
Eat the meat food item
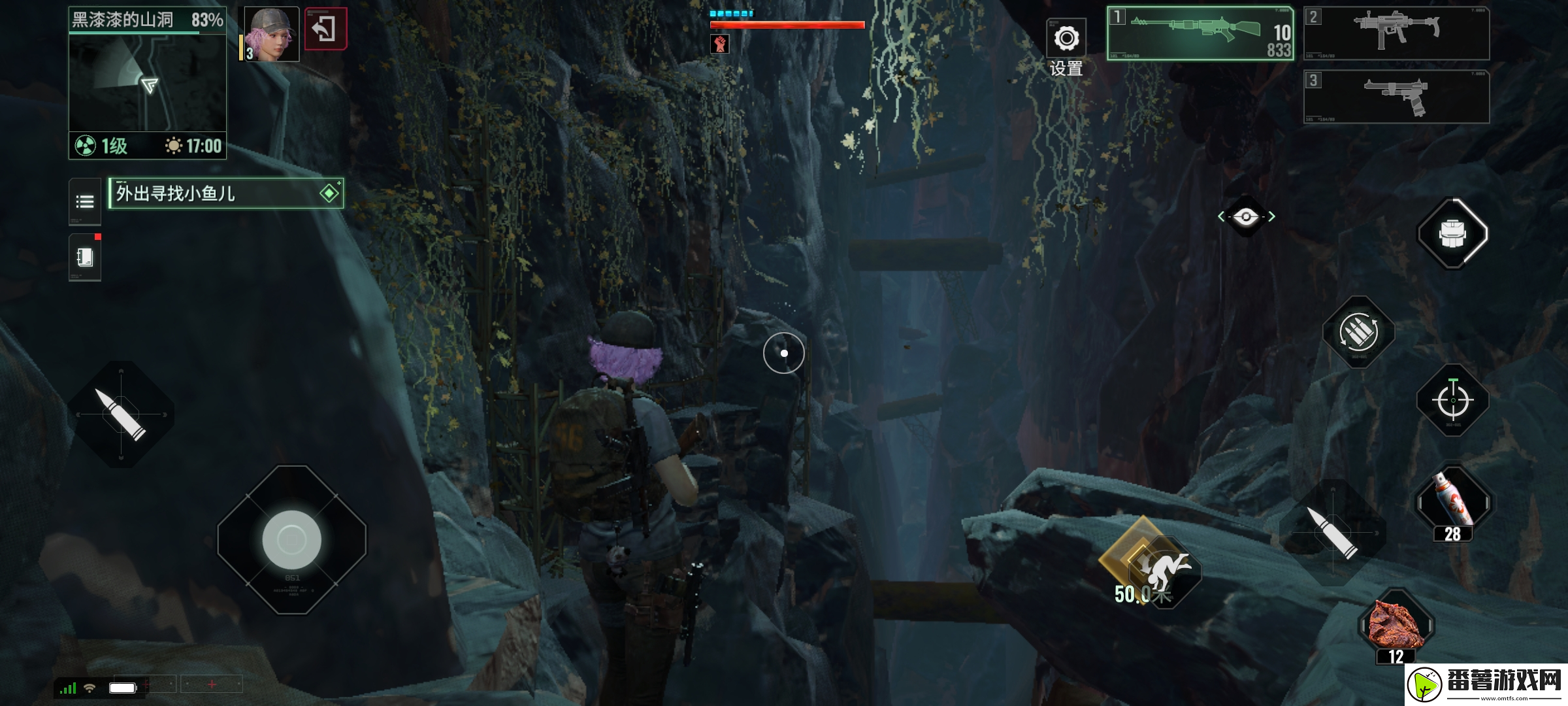tap(1396, 626)
